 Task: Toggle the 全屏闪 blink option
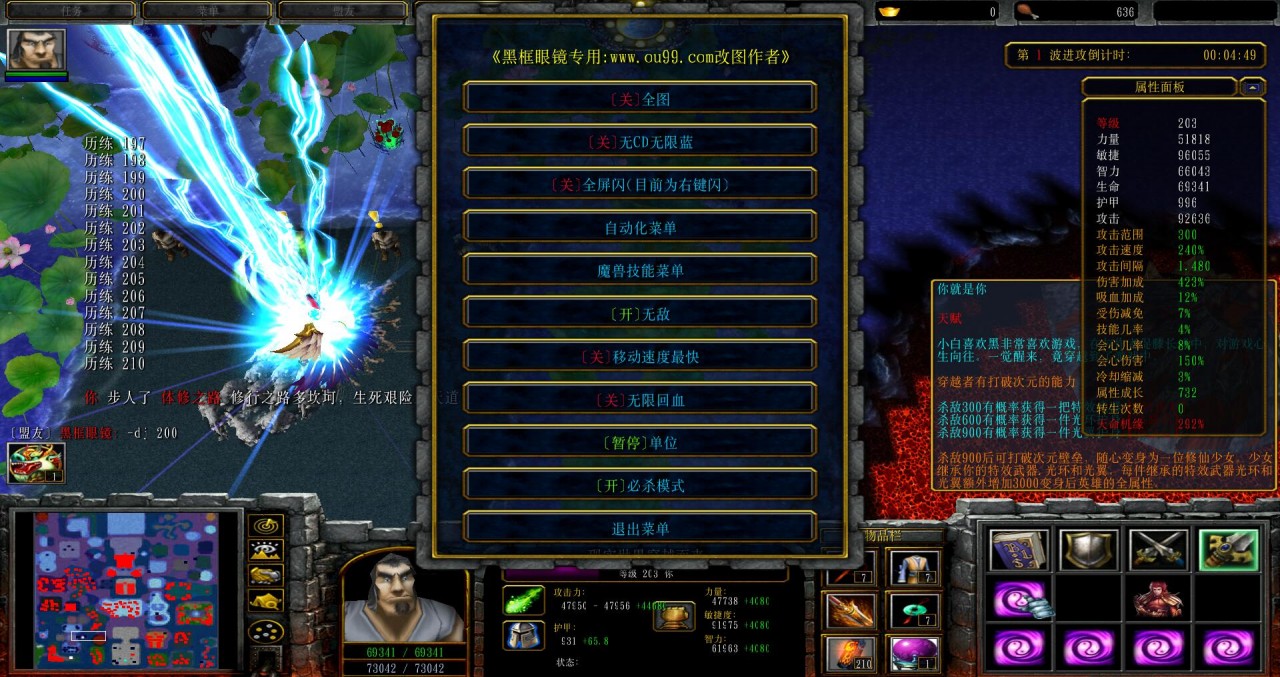[x=640, y=184]
